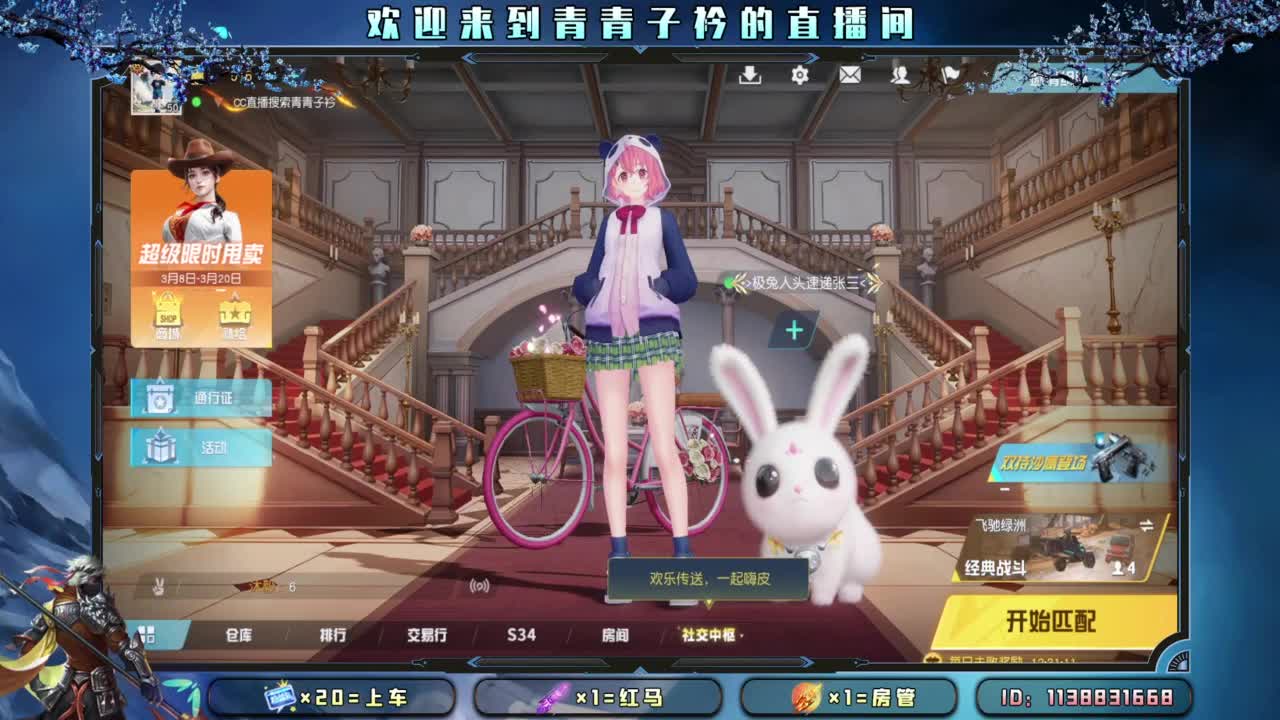Viewport: 1280px width, 720px height.
Task: Open the mail envelope icon
Action: pyautogui.click(x=849, y=75)
